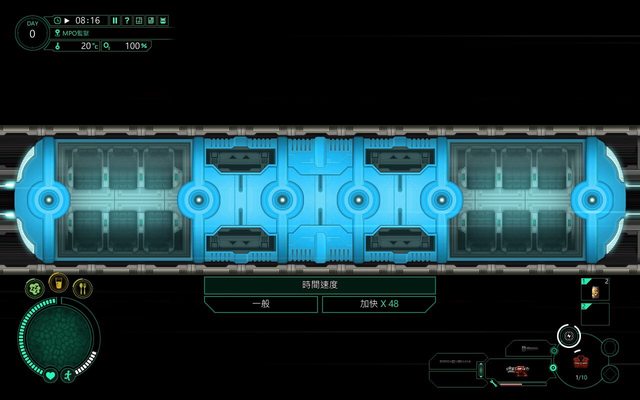The height and width of the screenshot is (400, 640).
Task: Click the heart health icon
Action: (50, 377)
